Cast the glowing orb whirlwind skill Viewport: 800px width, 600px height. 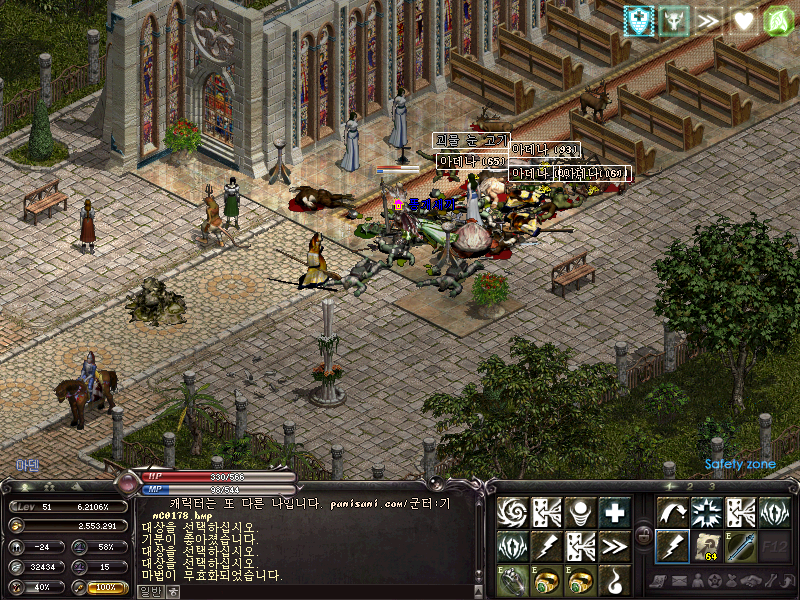(x=582, y=513)
